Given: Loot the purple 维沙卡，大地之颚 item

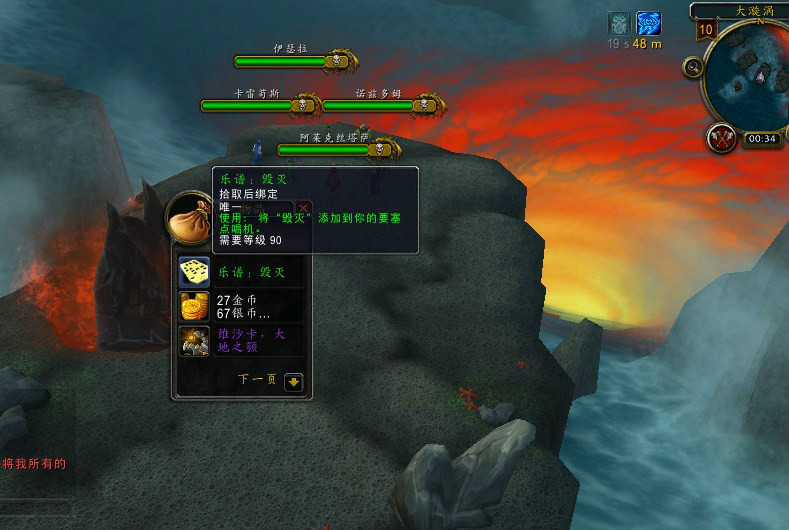Looking at the screenshot, I should click(194, 341).
